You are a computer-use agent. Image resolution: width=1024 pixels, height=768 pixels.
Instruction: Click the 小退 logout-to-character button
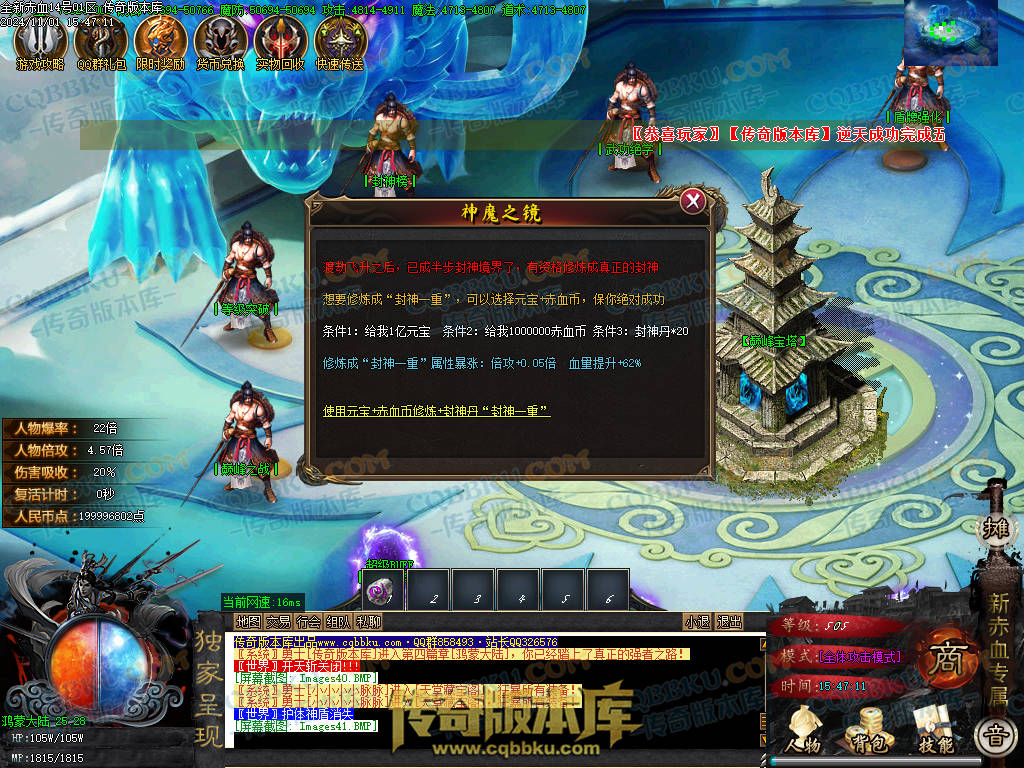click(697, 622)
